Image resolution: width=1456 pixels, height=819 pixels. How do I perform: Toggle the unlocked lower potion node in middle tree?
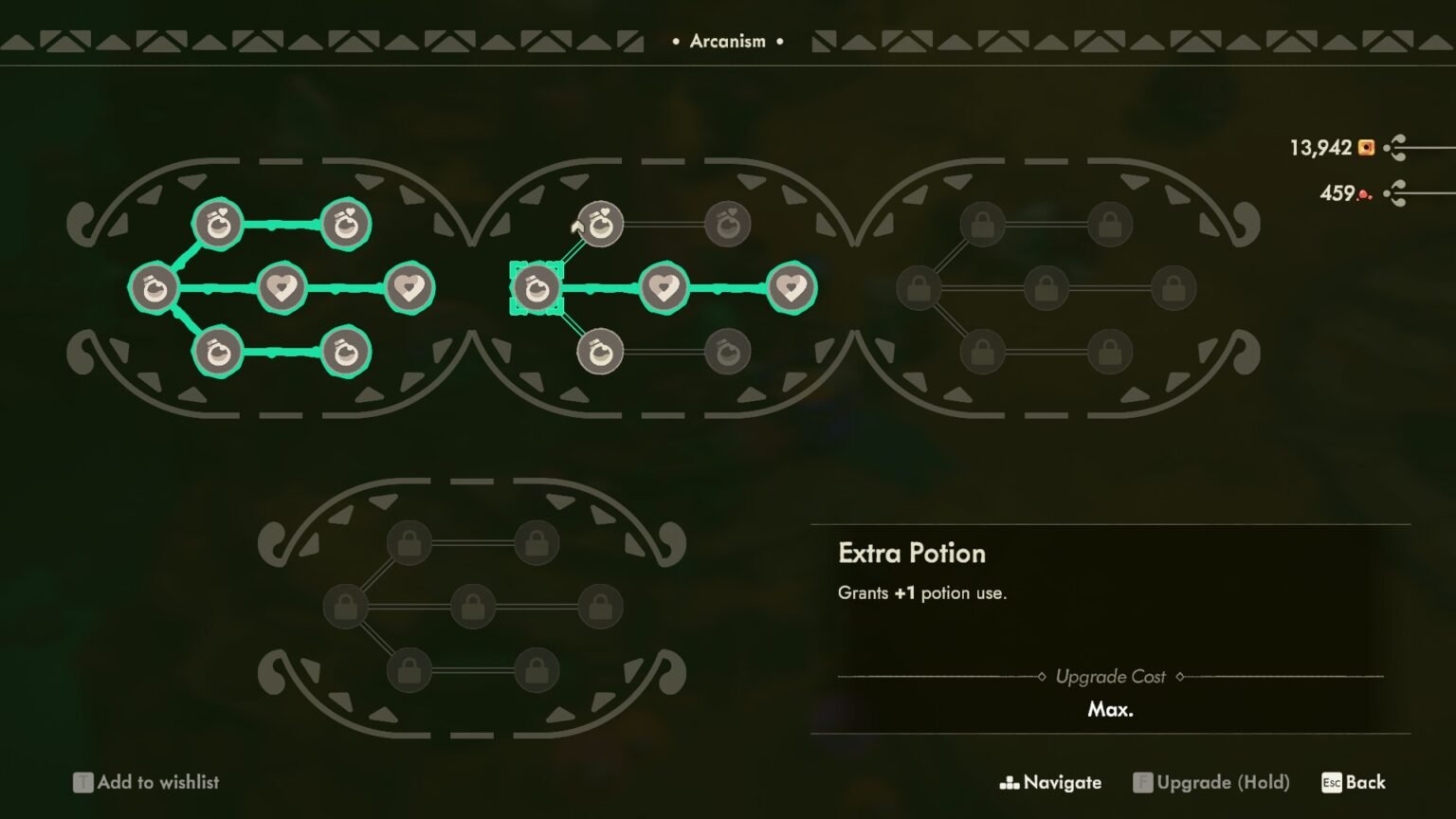(x=598, y=352)
